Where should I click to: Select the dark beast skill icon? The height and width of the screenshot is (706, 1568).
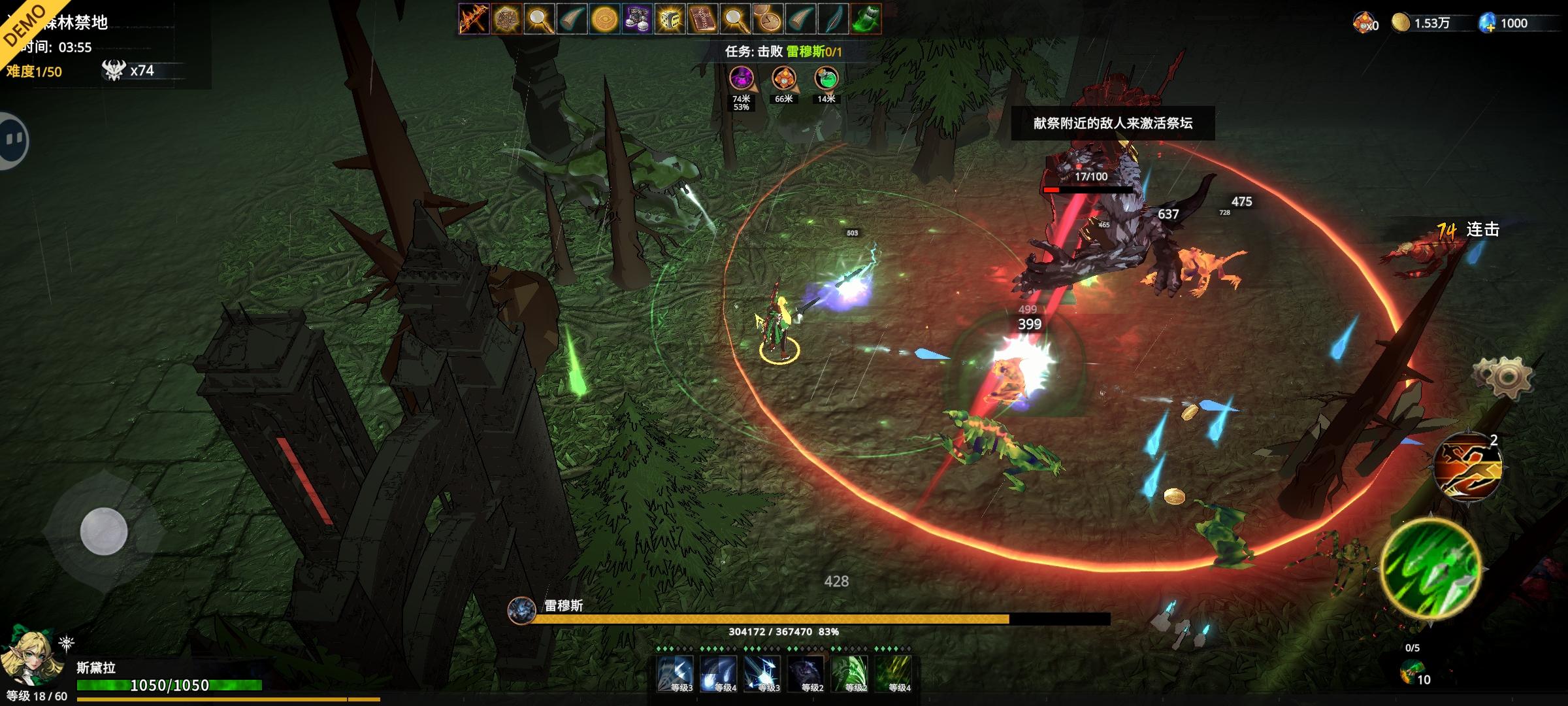tap(806, 674)
